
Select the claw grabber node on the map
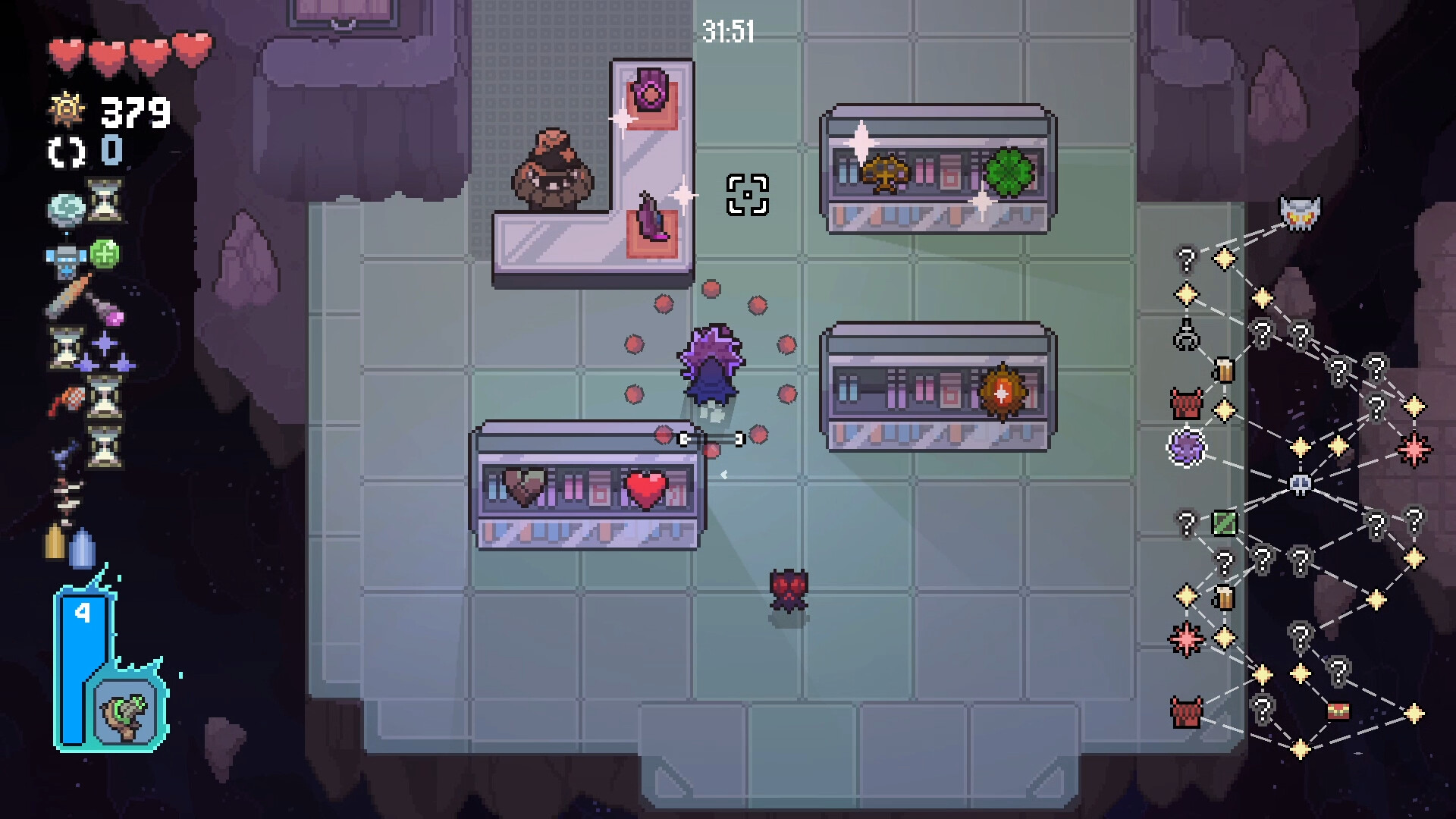pyautogui.click(x=1185, y=333)
